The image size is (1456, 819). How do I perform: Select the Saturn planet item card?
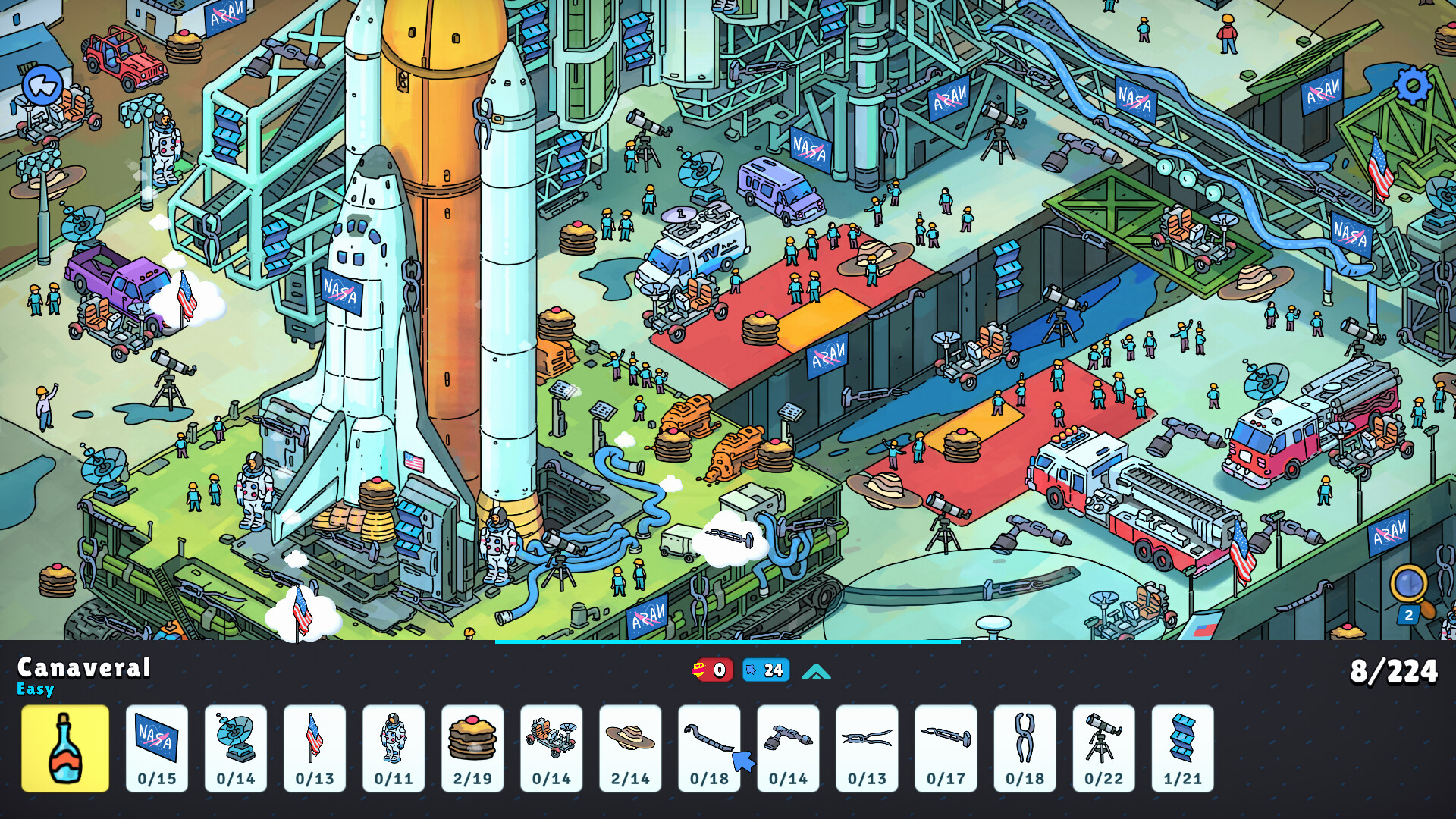(629, 748)
